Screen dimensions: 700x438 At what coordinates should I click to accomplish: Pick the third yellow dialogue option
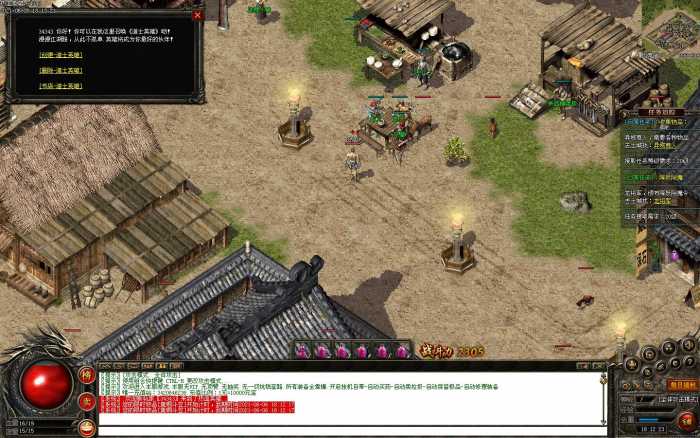[61, 86]
